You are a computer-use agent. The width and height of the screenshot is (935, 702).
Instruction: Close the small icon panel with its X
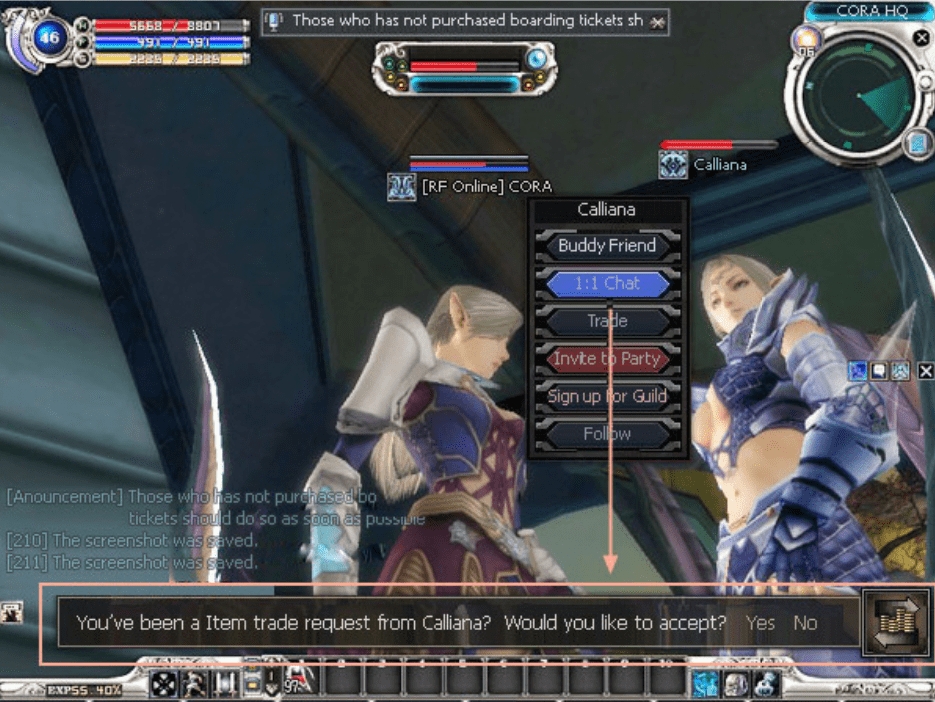click(925, 371)
